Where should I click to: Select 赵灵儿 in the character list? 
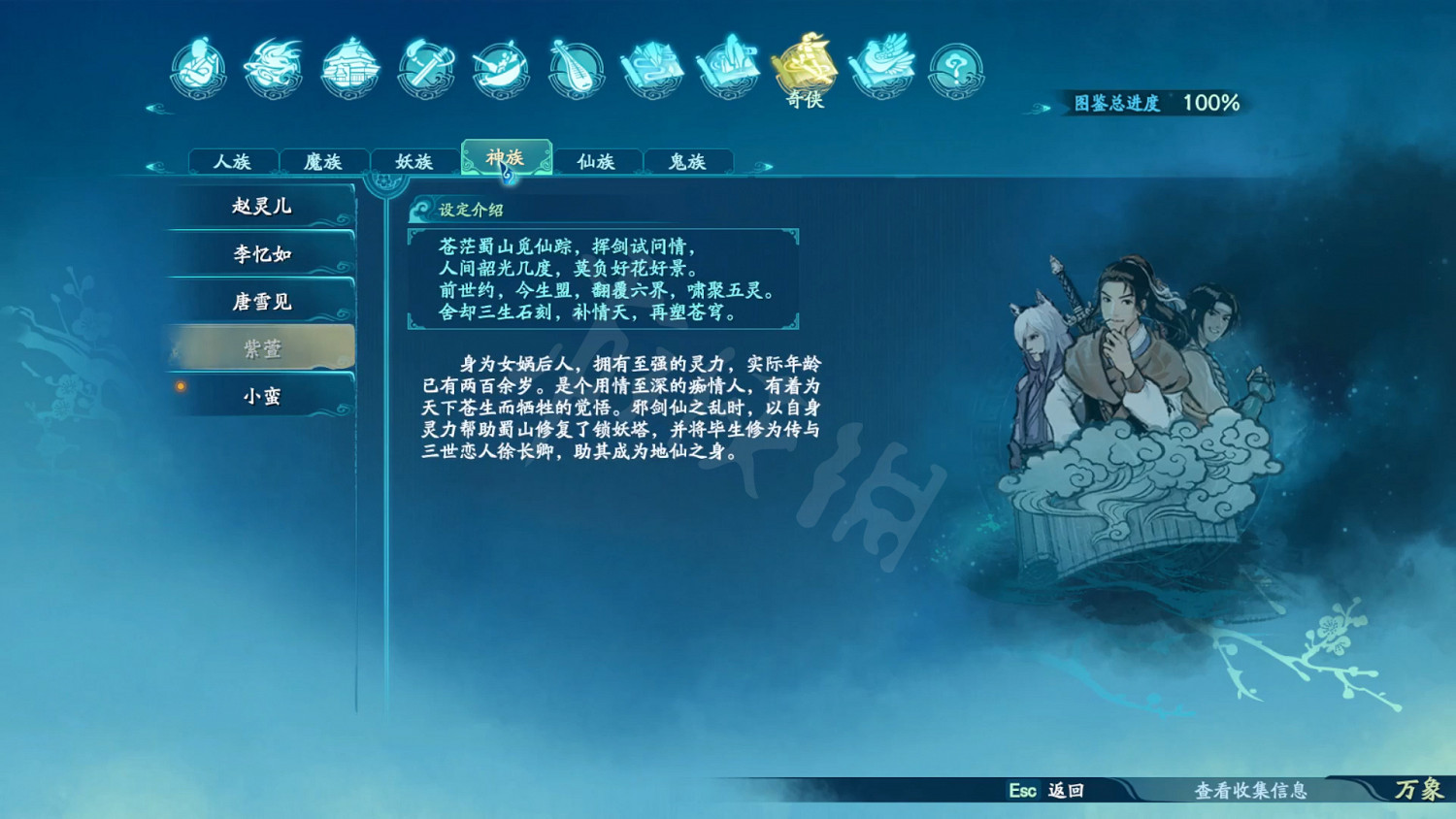pos(258,206)
